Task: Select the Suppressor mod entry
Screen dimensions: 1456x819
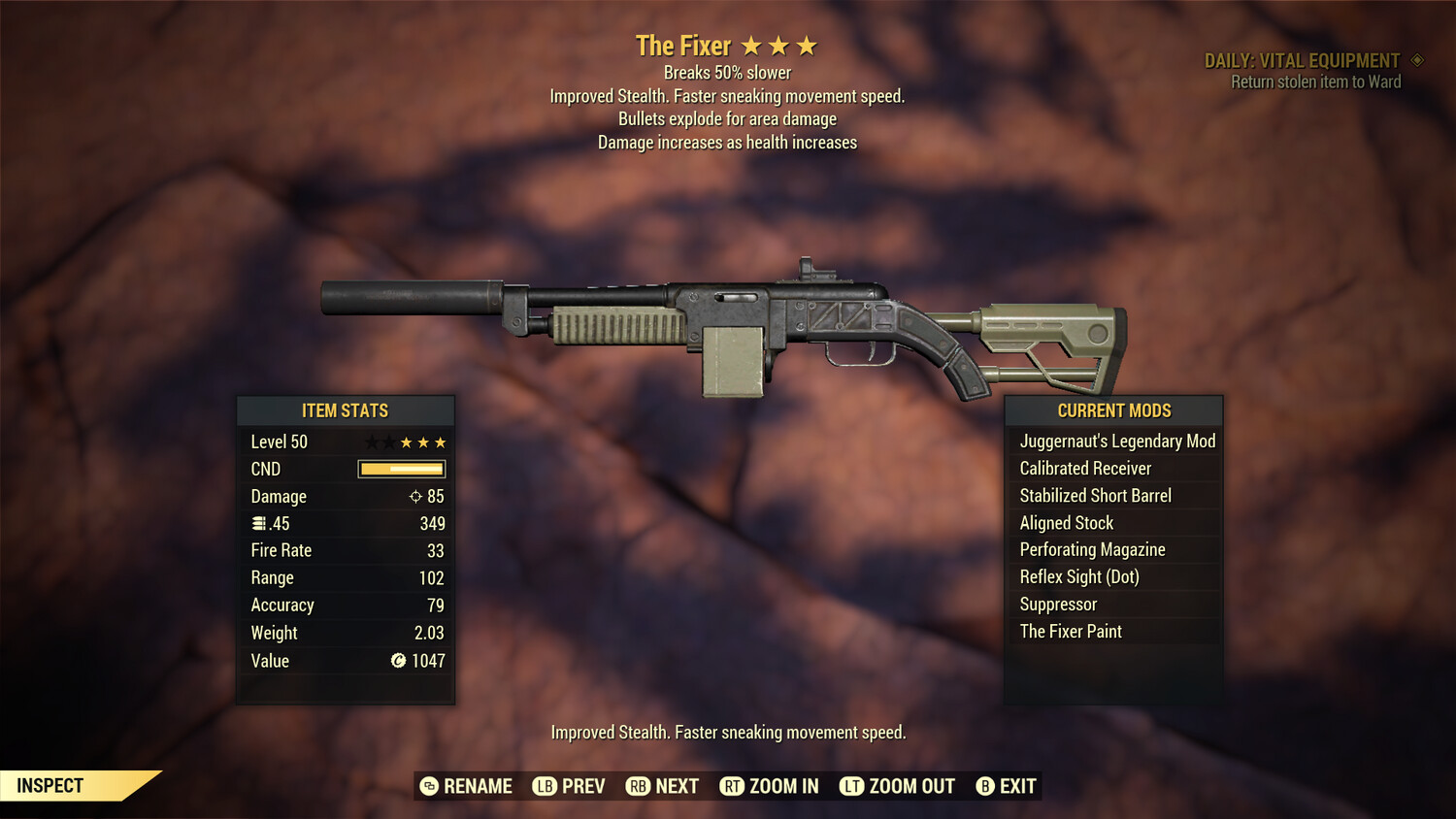Action: coord(1057,604)
